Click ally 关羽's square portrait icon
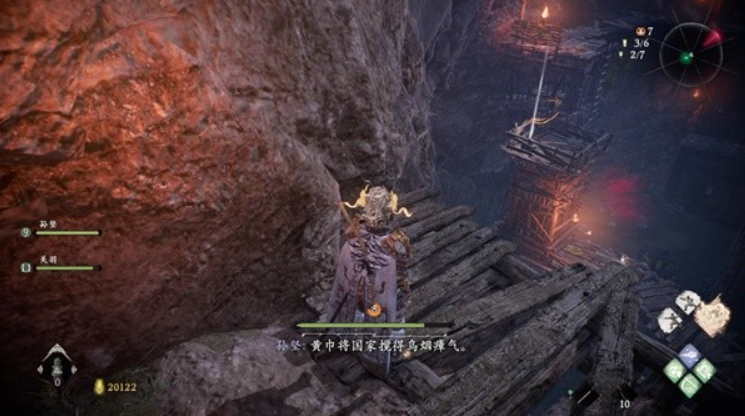This screenshot has height=416, width=745. [26, 267]
